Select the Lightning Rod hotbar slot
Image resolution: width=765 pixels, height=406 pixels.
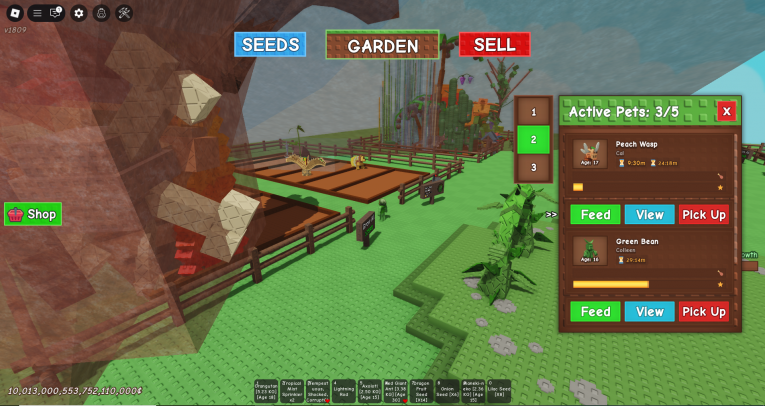pos(344,391)
